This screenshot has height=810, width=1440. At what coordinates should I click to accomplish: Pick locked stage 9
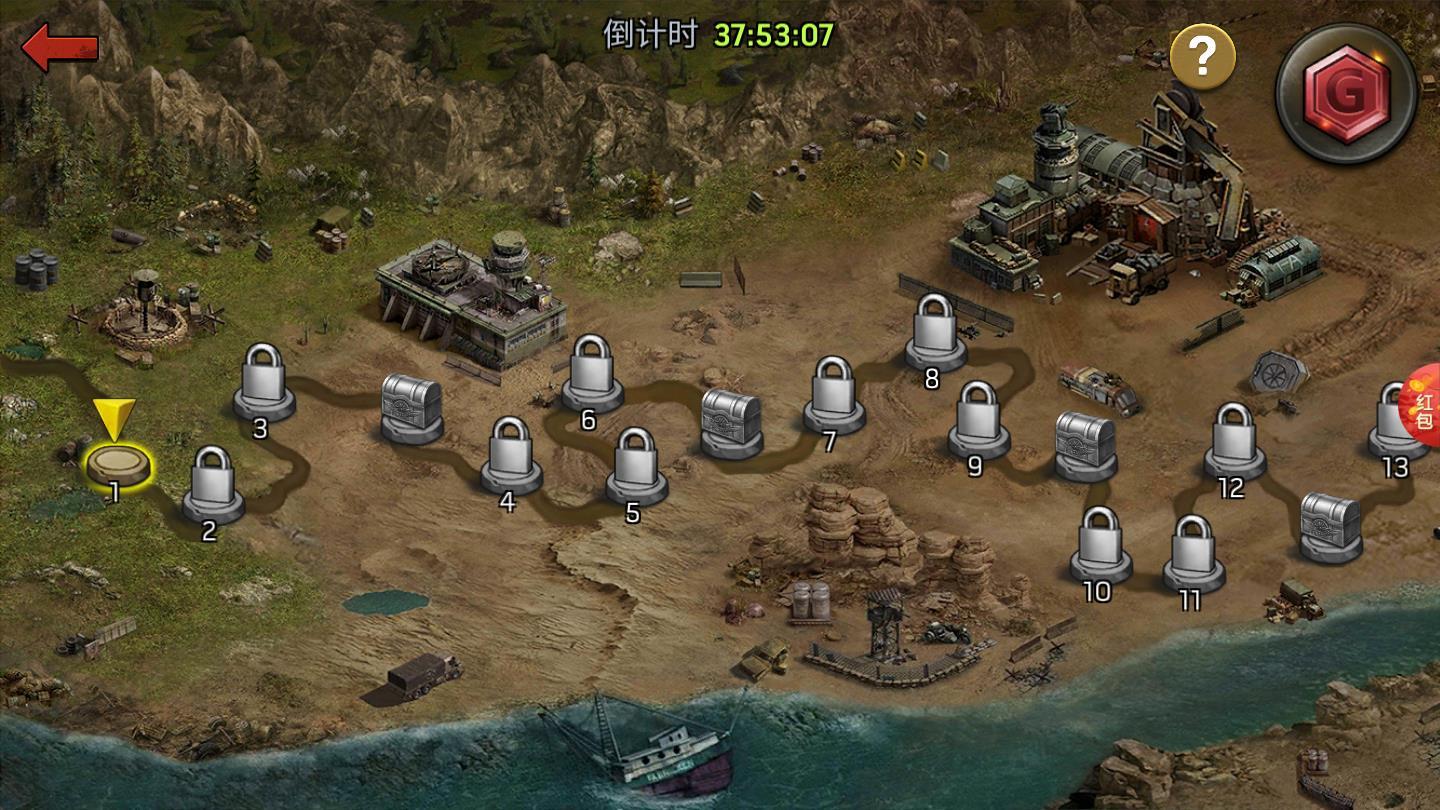[x=978, y=418]
